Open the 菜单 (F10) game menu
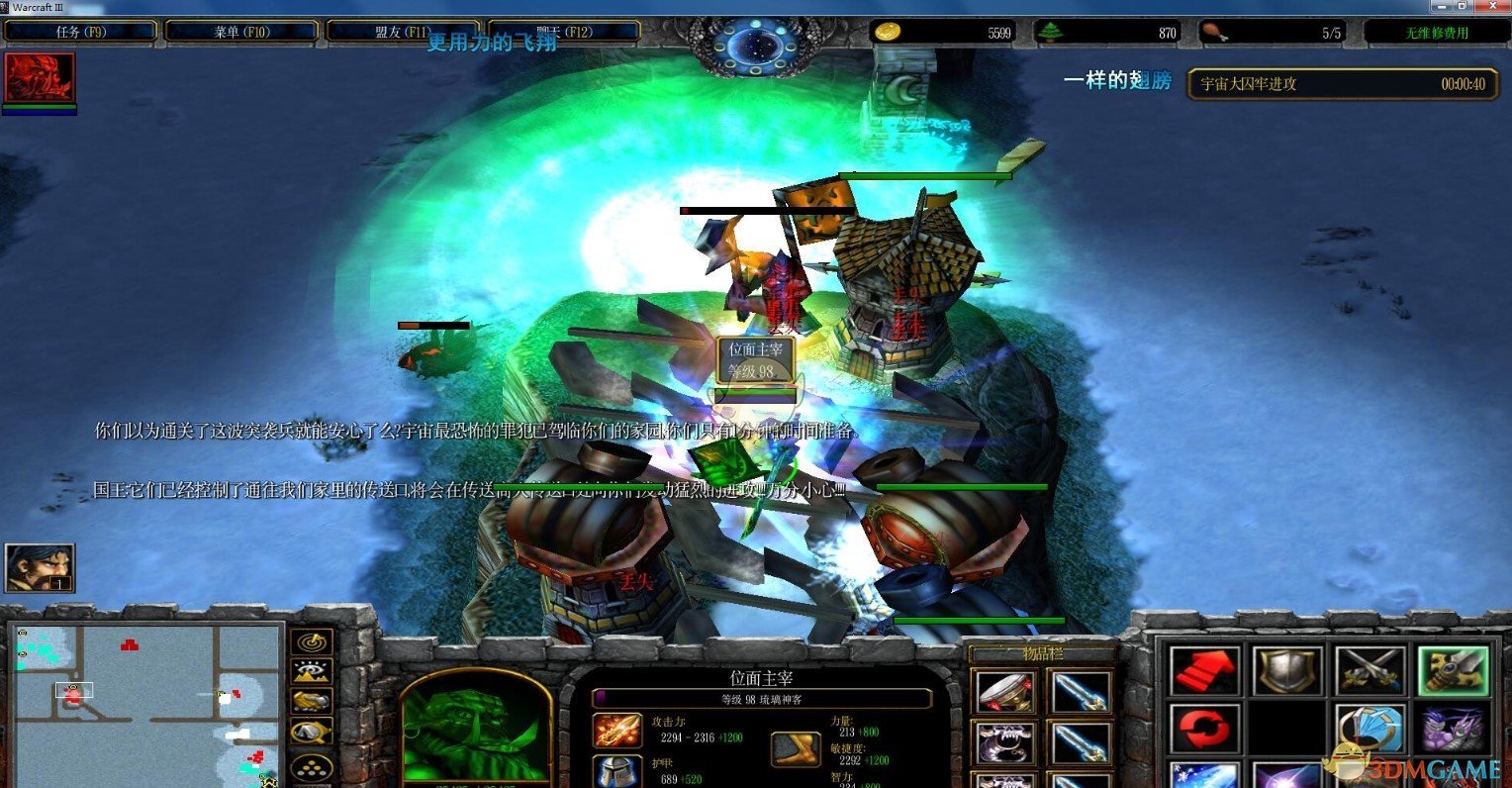This screenshot has width=1512, height=788. (242, 31)
